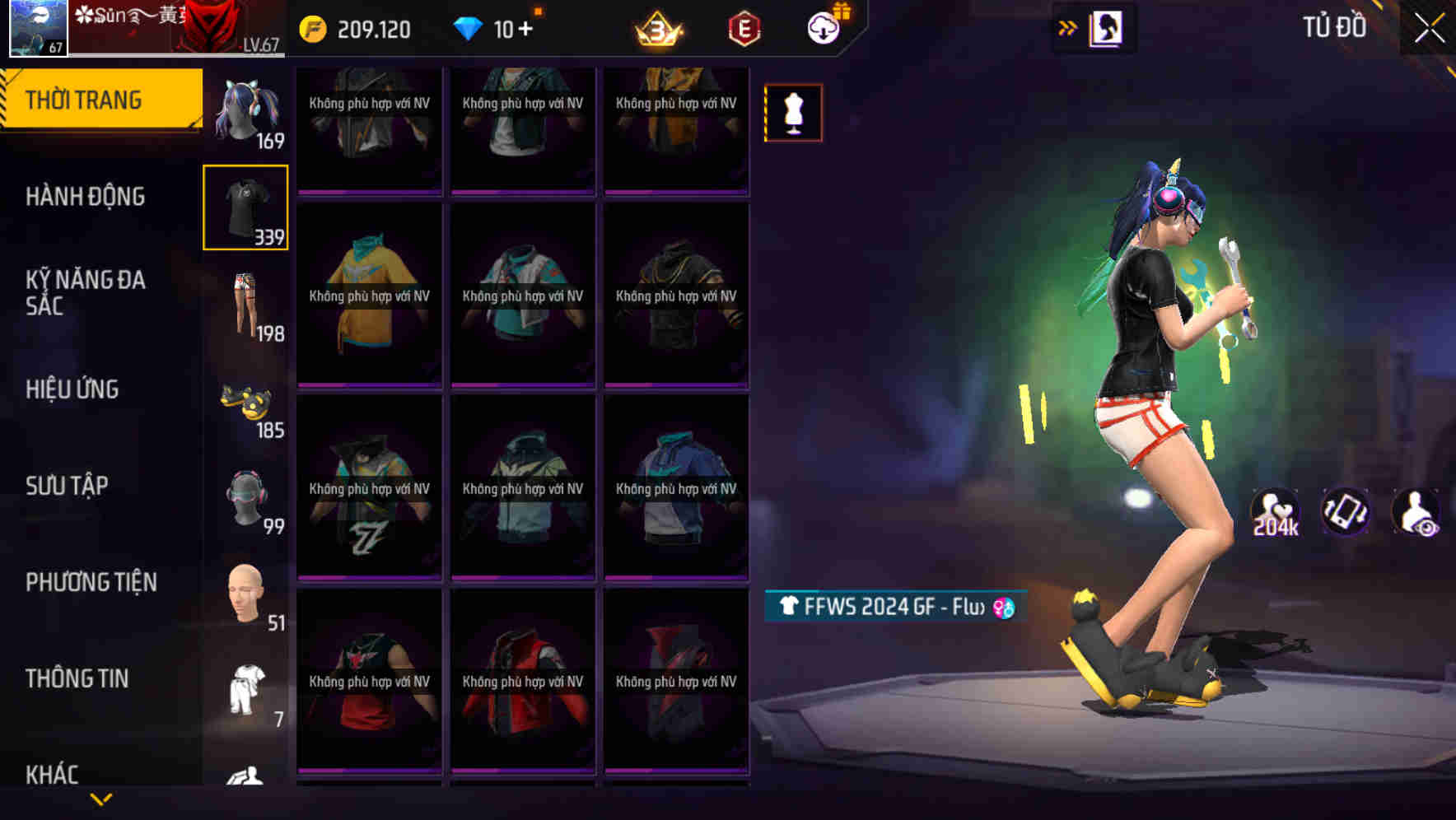This screenshot has height=820, width=1456.
Task: Click the gold coin currency icon
Action: 311,27
